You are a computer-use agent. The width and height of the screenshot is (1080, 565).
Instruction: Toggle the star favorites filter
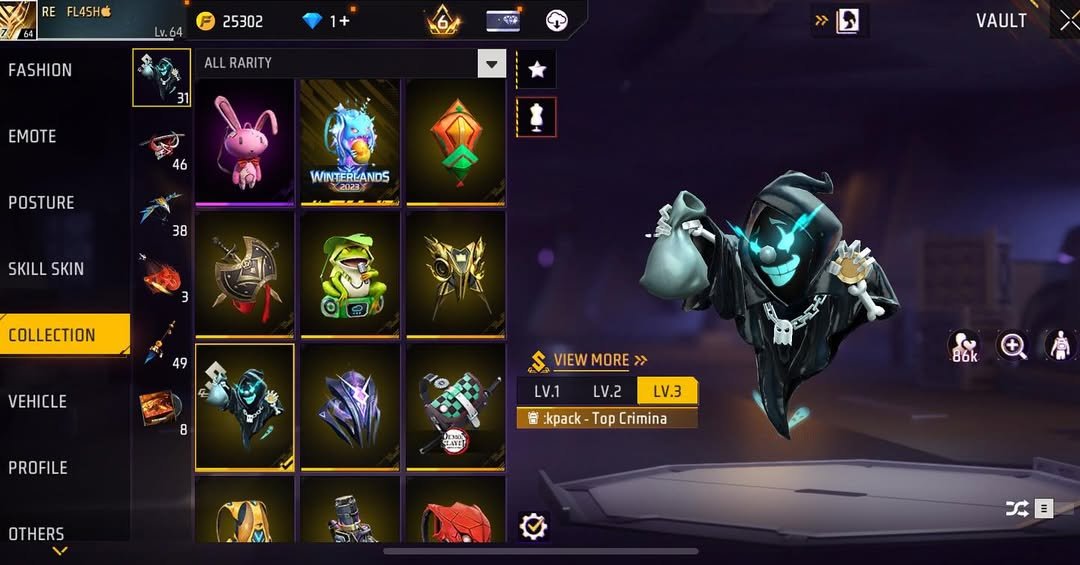point(537,69)
